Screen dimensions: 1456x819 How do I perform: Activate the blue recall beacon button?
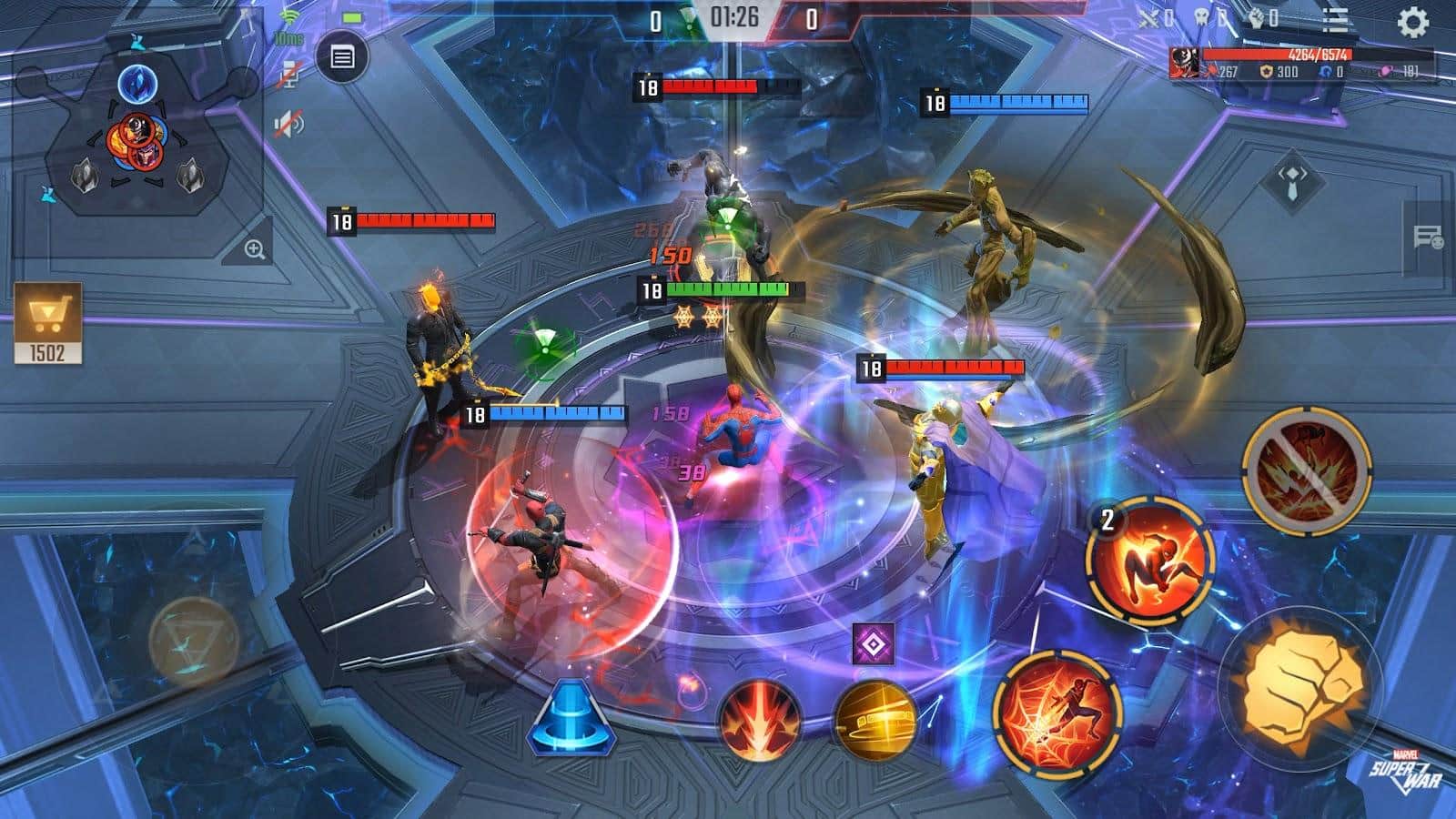[571, 718]
